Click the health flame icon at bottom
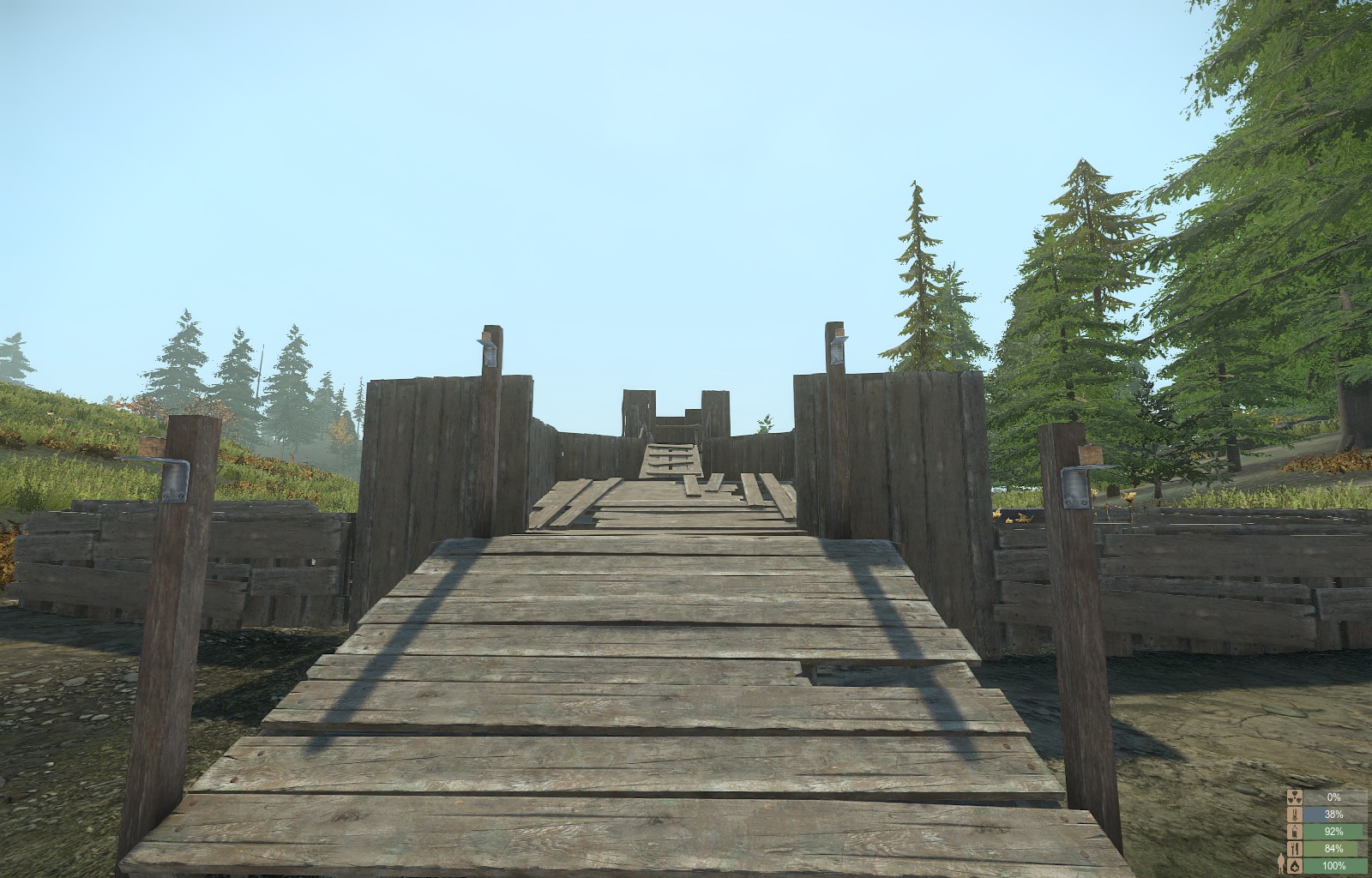Screen dimensions: 1372x878 [1295, 864]
